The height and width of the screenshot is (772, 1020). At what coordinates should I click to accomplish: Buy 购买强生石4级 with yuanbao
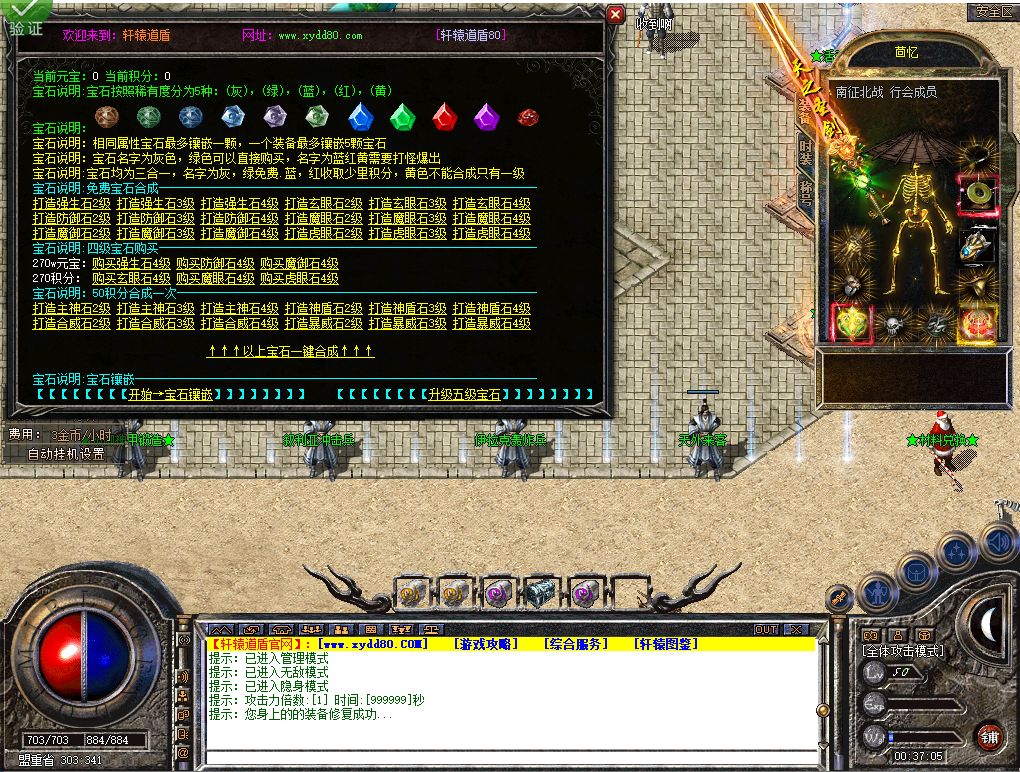tap(131, 264)
